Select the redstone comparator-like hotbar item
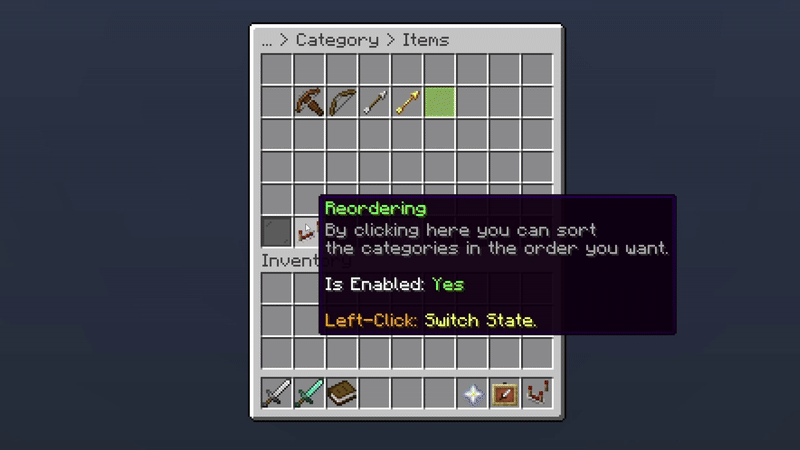800x450 pixels. (537, 393)
